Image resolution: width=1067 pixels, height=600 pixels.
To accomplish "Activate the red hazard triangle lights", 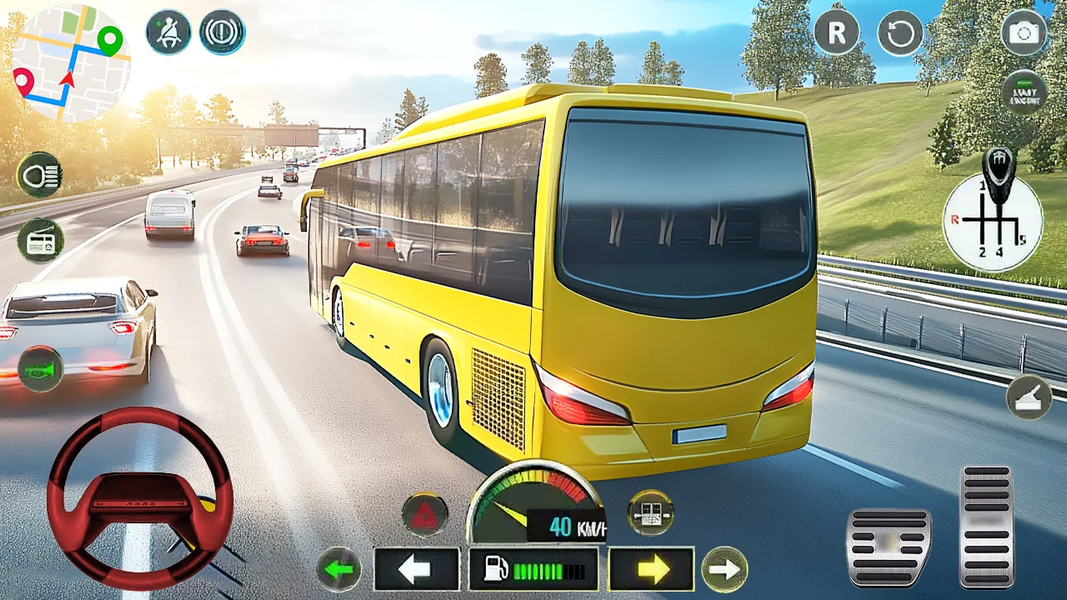I will (425, 513).
